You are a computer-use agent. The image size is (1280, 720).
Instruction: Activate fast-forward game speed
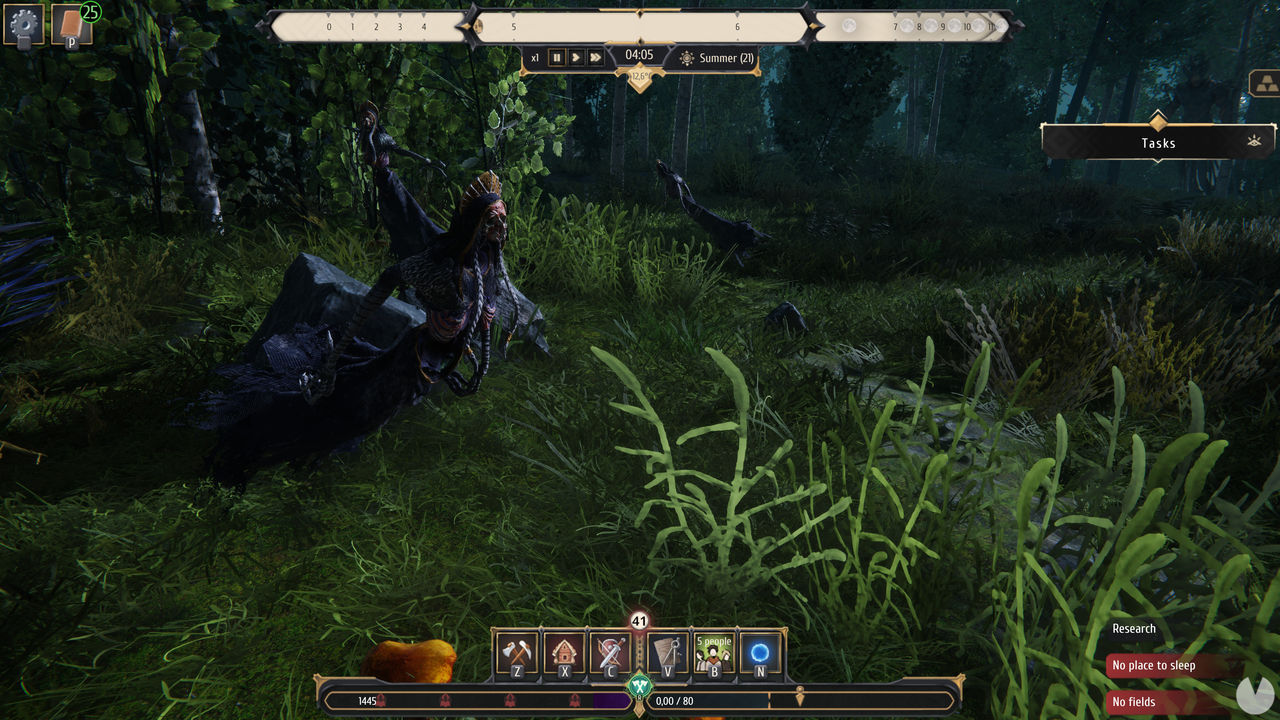[x=596, y=58]
